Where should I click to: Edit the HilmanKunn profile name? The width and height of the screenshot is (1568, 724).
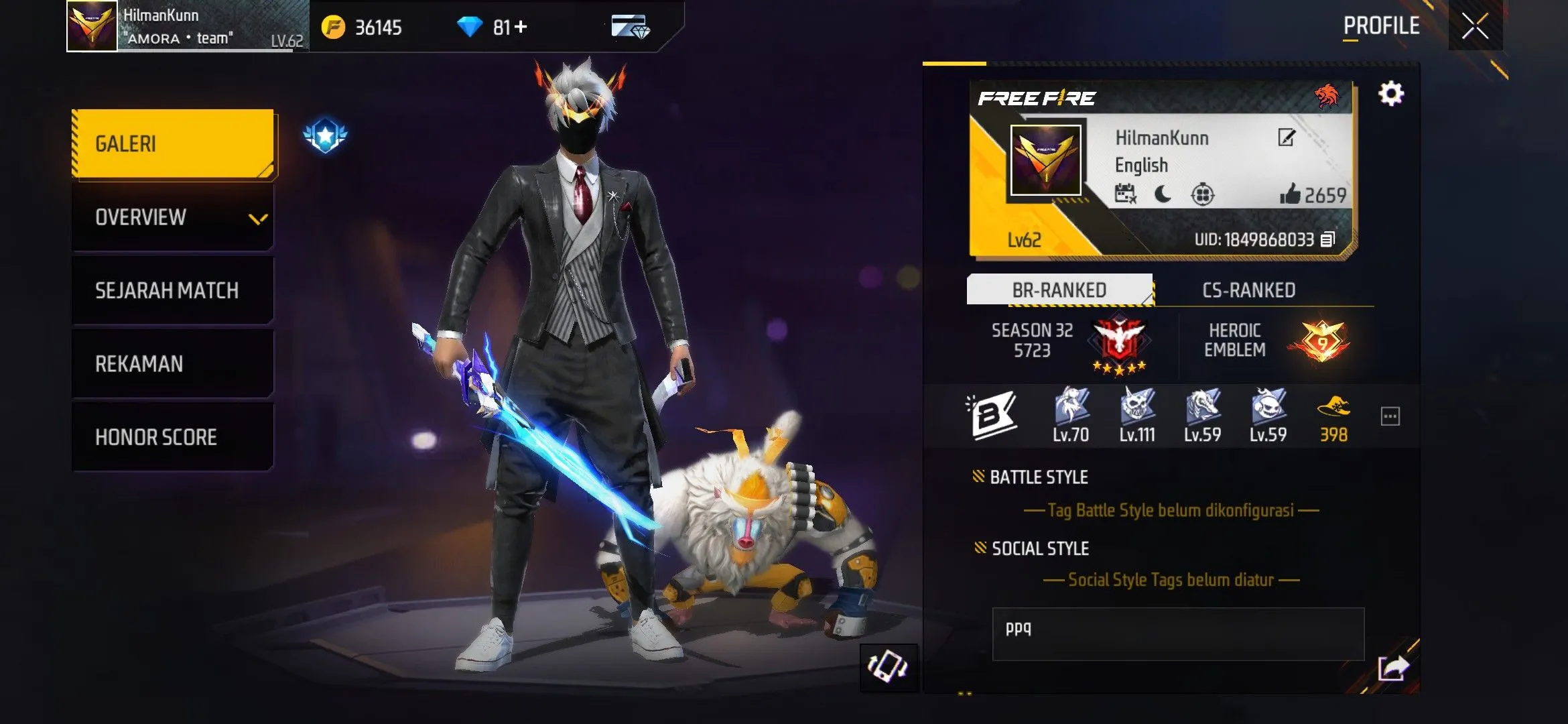pos(1287,138)
